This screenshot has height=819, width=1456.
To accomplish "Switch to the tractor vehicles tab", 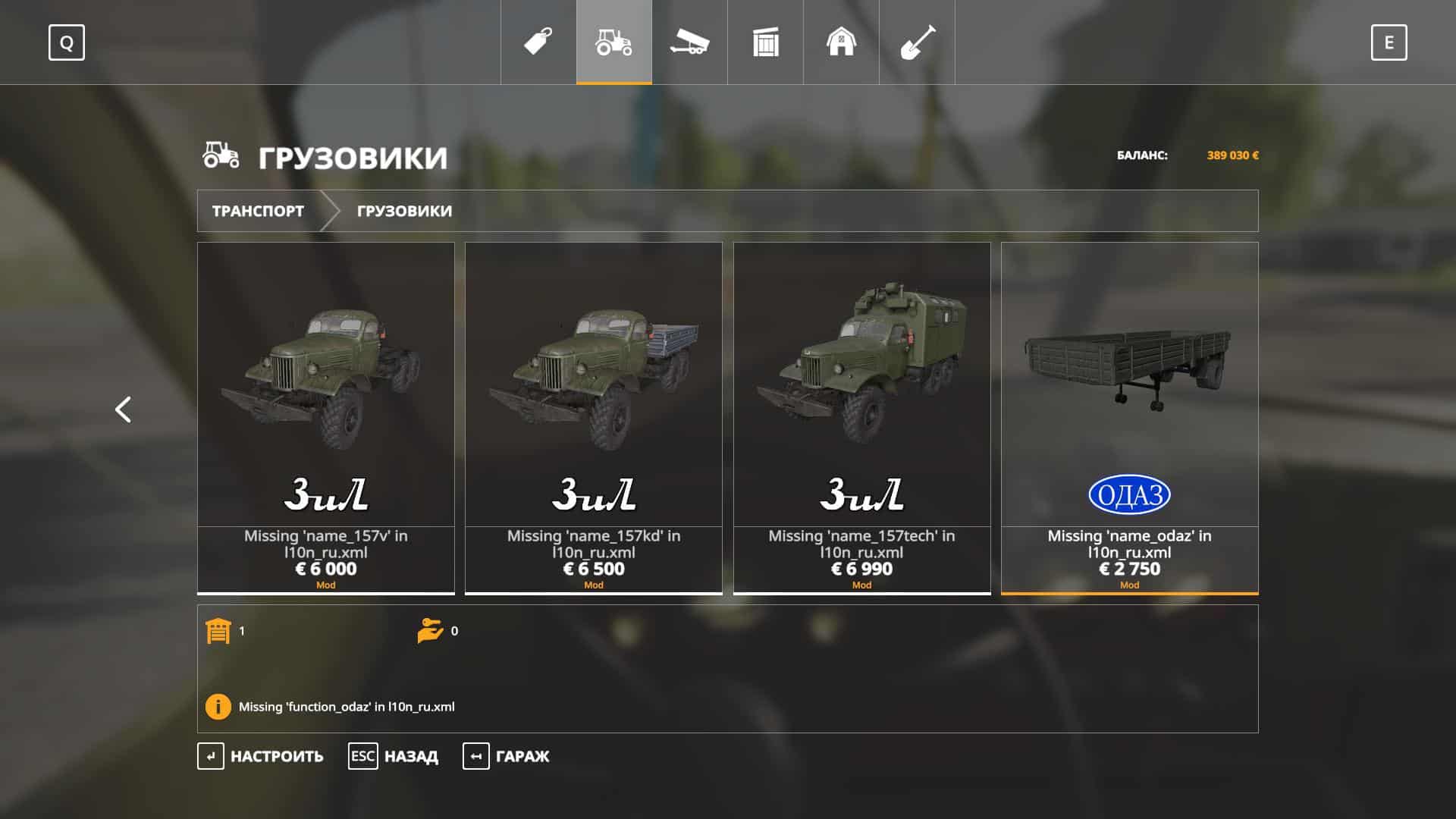I will coord(613,42).
